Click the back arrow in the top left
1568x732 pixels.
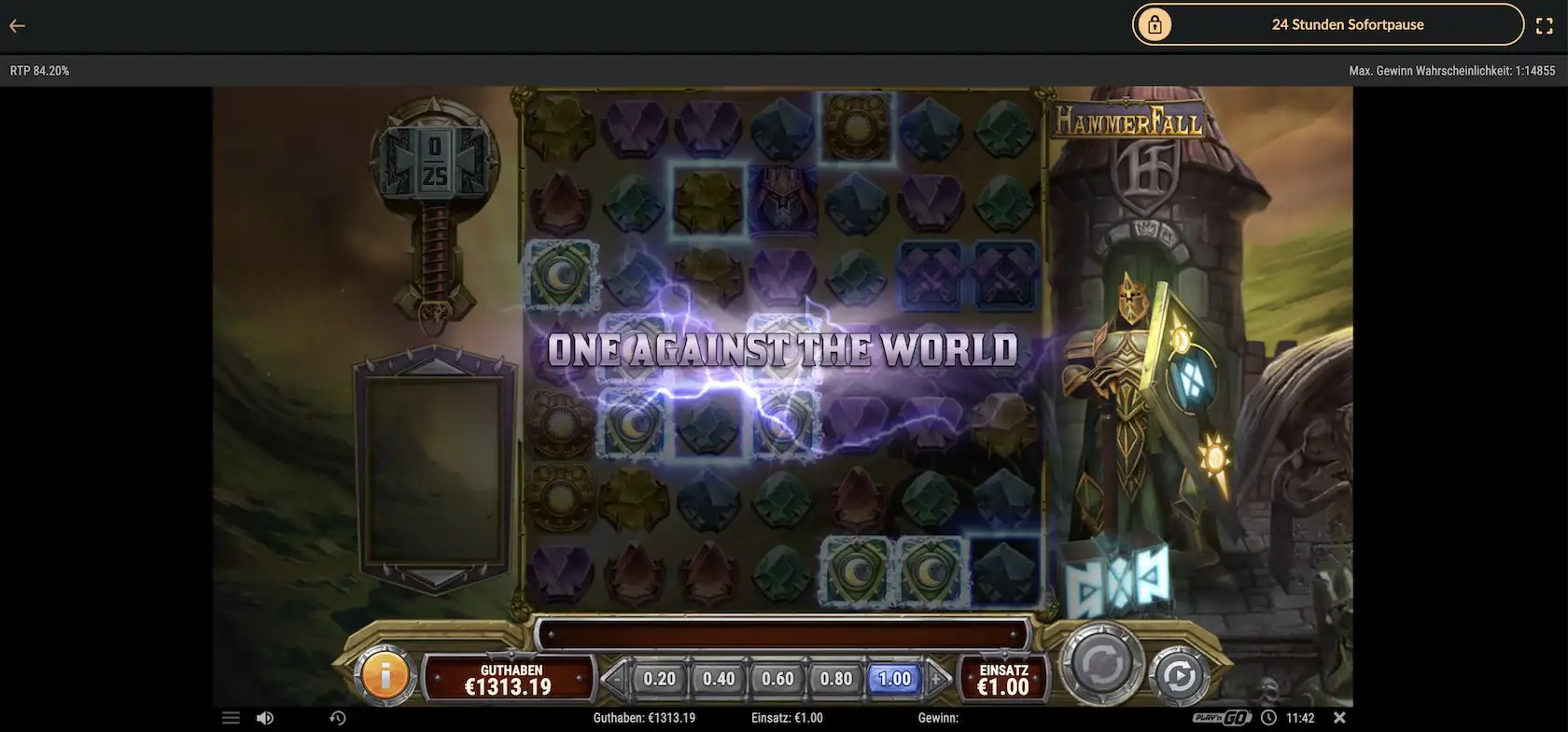click(x=17, y=25)
